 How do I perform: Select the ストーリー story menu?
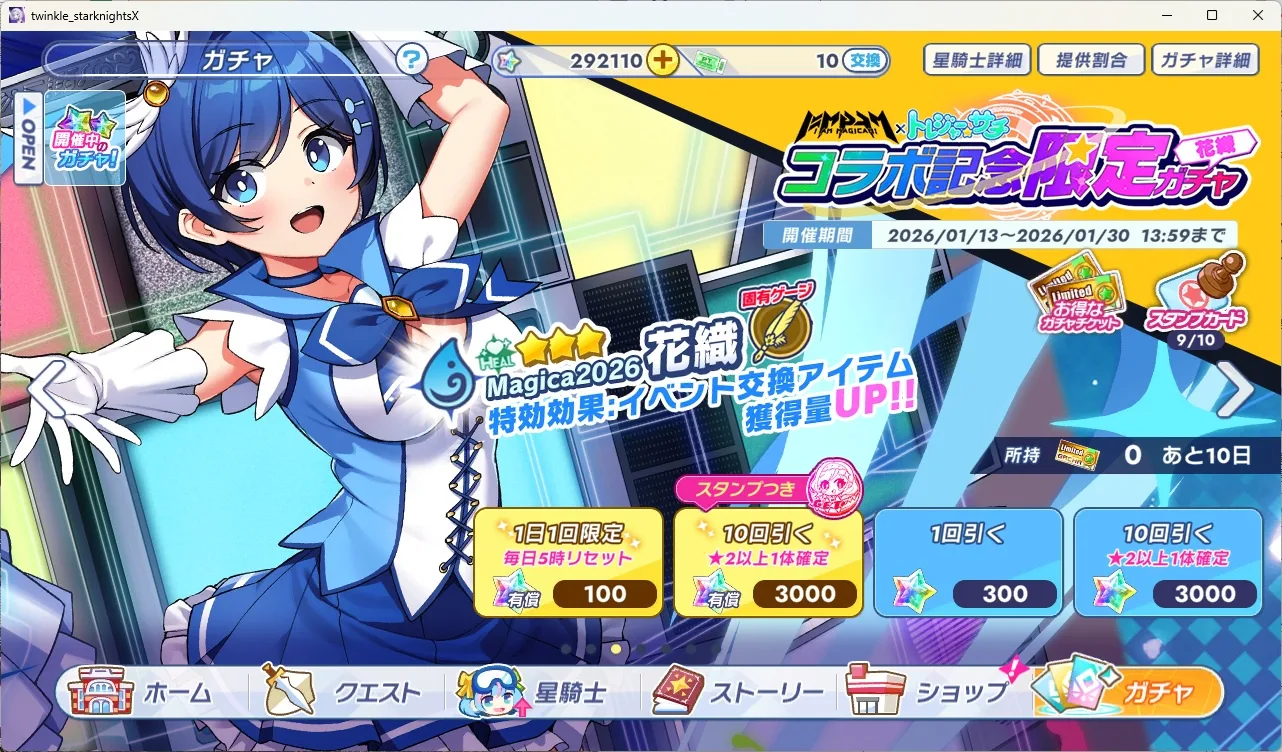pyautogui.click(x=740, y=692)
